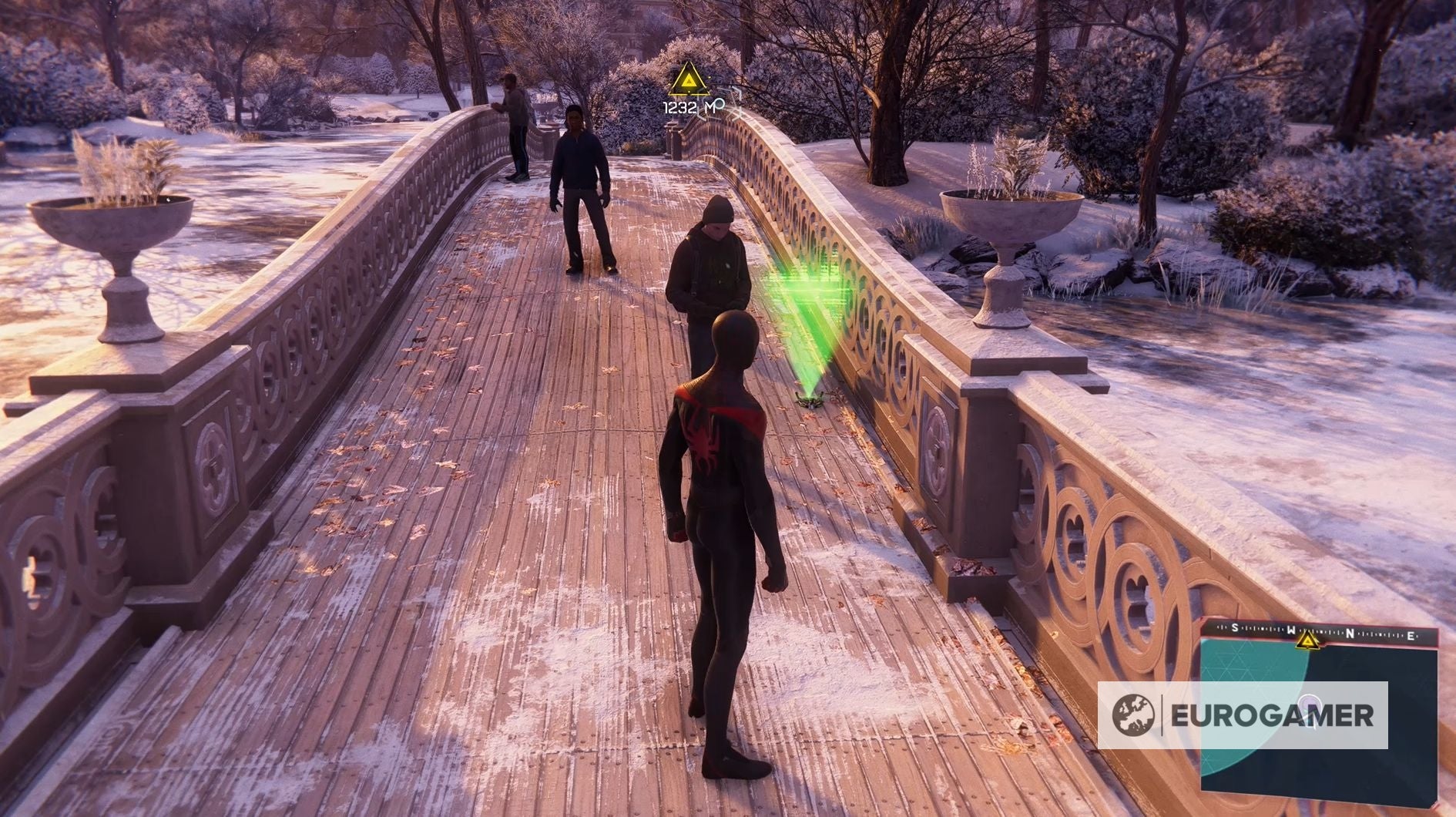Click the small yellow triangle on the compass strip

click(x=1307, y=641)
